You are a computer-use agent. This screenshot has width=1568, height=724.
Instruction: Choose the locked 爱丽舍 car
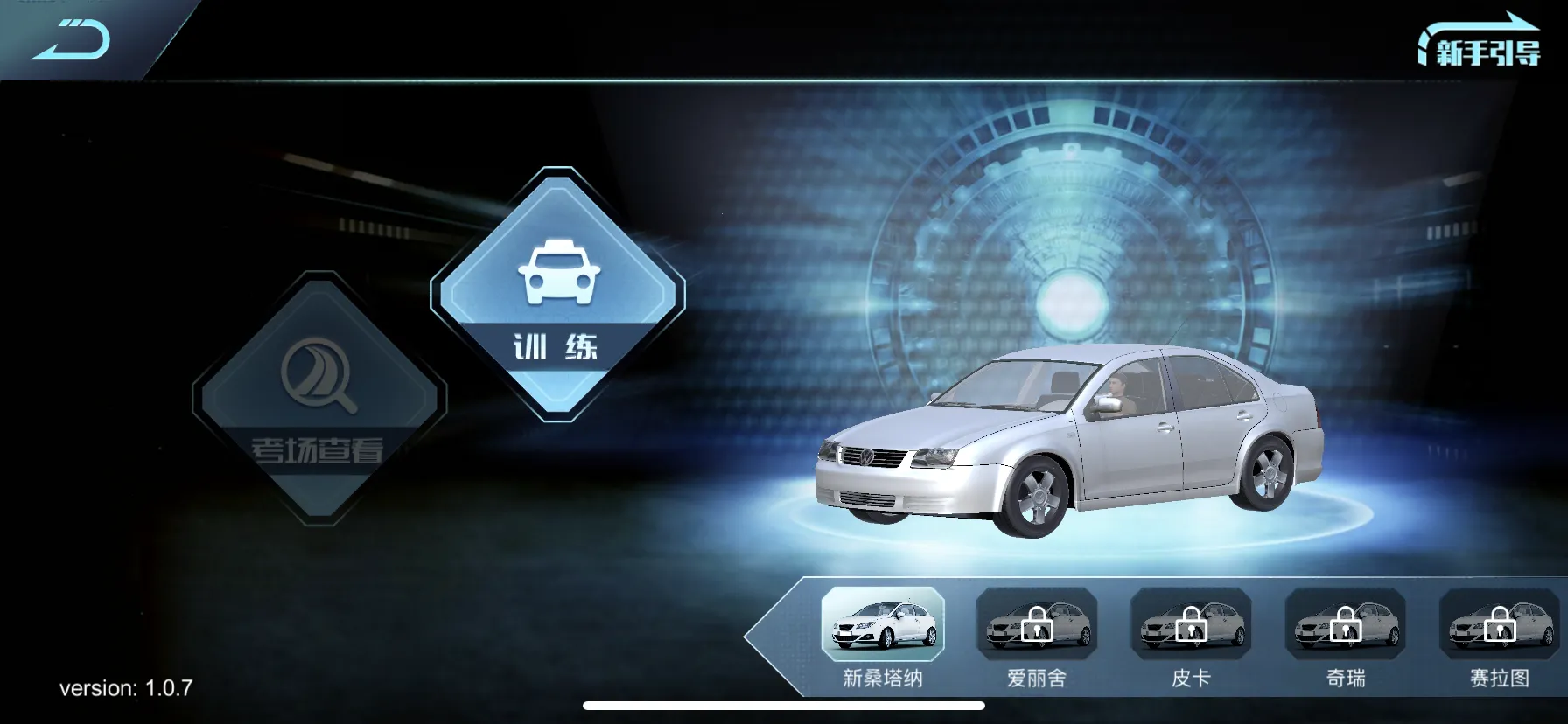(x=1037, y=625)
